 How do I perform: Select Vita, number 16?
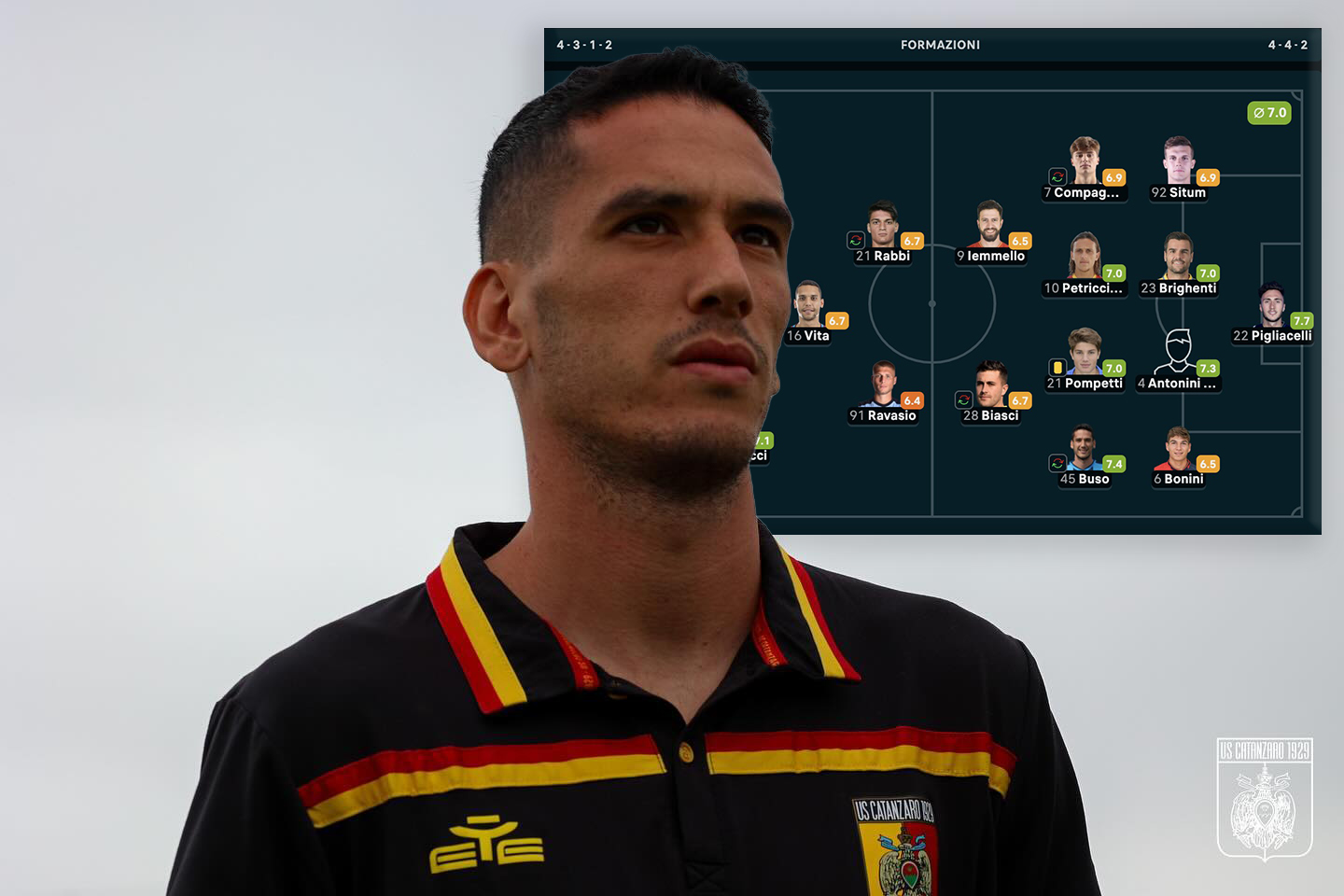pos(808,304)
